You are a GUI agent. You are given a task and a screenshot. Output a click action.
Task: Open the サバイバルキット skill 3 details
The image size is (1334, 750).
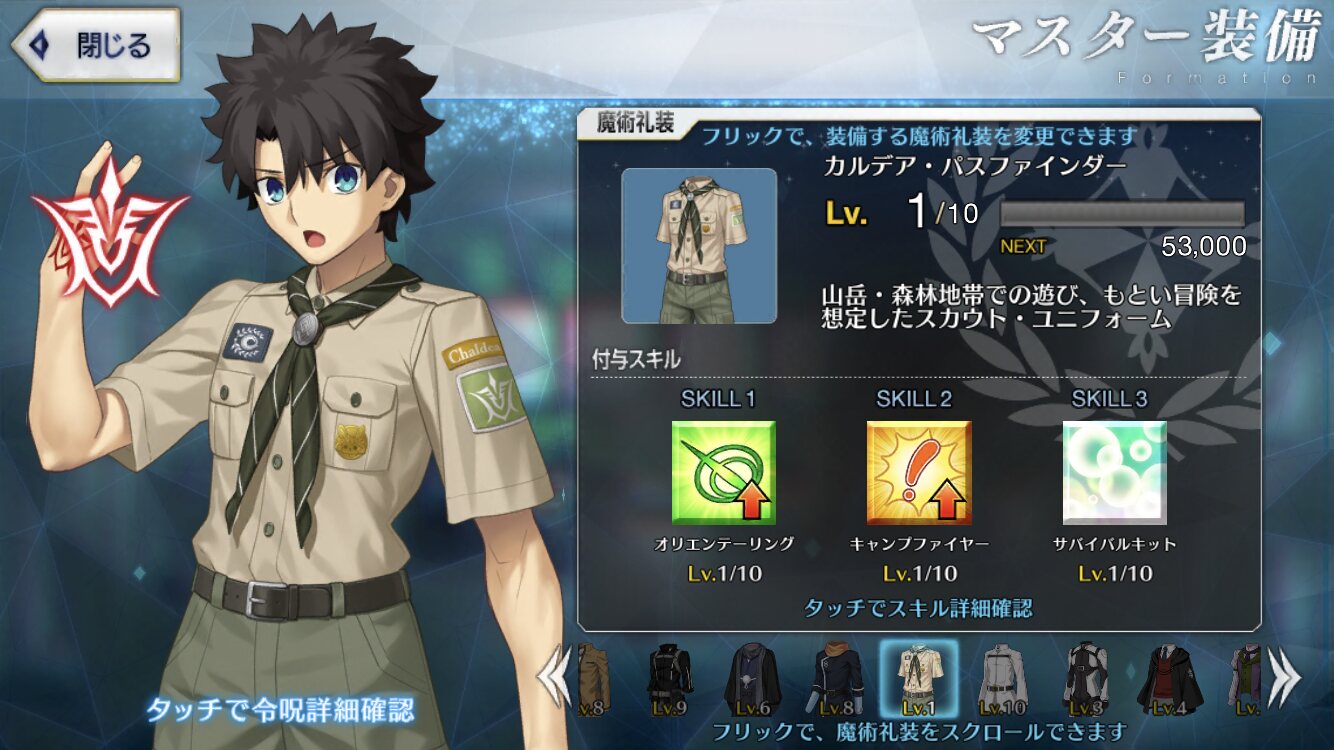click(x=1114, y=473)
